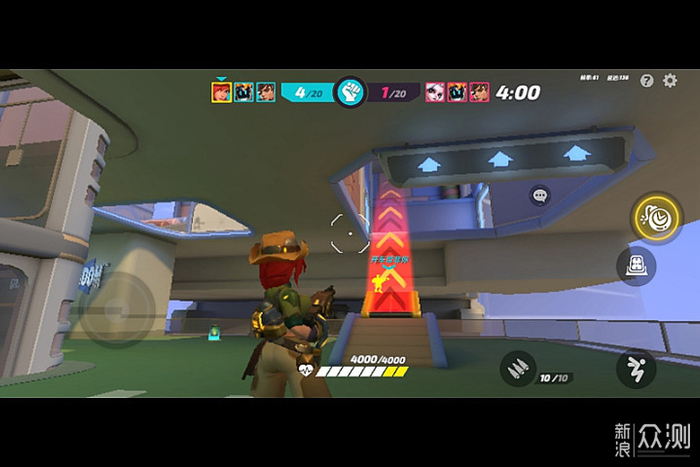The height and width of the screenshot is (467, 700).
Task: Tap the running figure jump button
Action: [636, 368]
